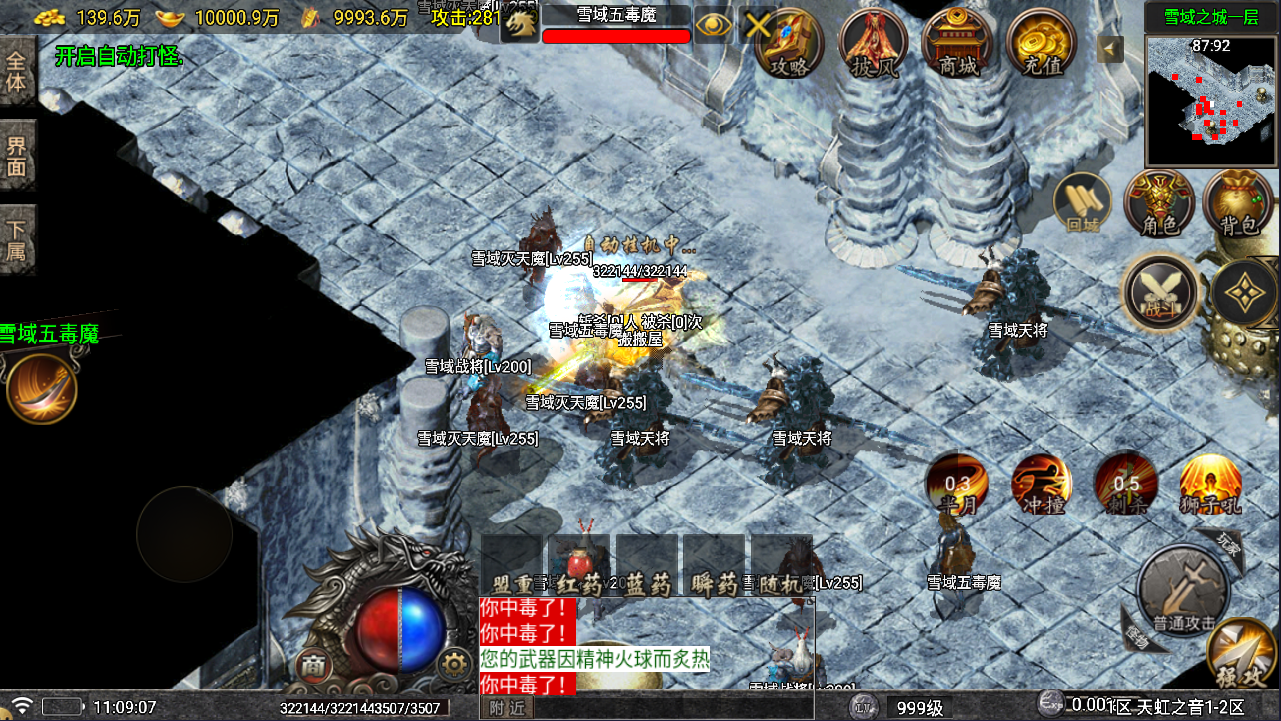Click the 雪域之城一层 minimap
The width and height of the screenshot is (1281, 721).
pos(1211,100)
